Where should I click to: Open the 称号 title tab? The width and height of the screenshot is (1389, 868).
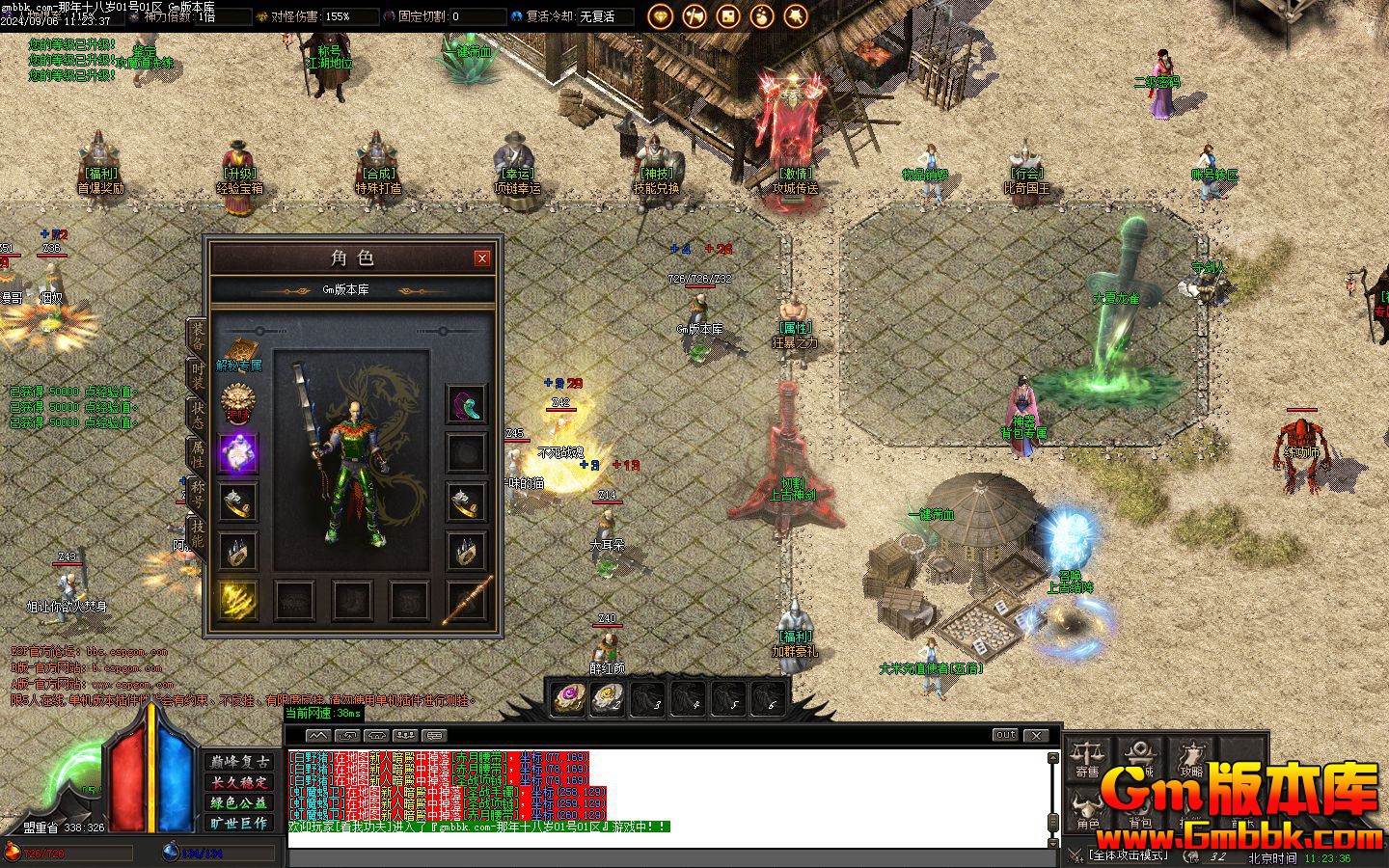coord(197,493)
